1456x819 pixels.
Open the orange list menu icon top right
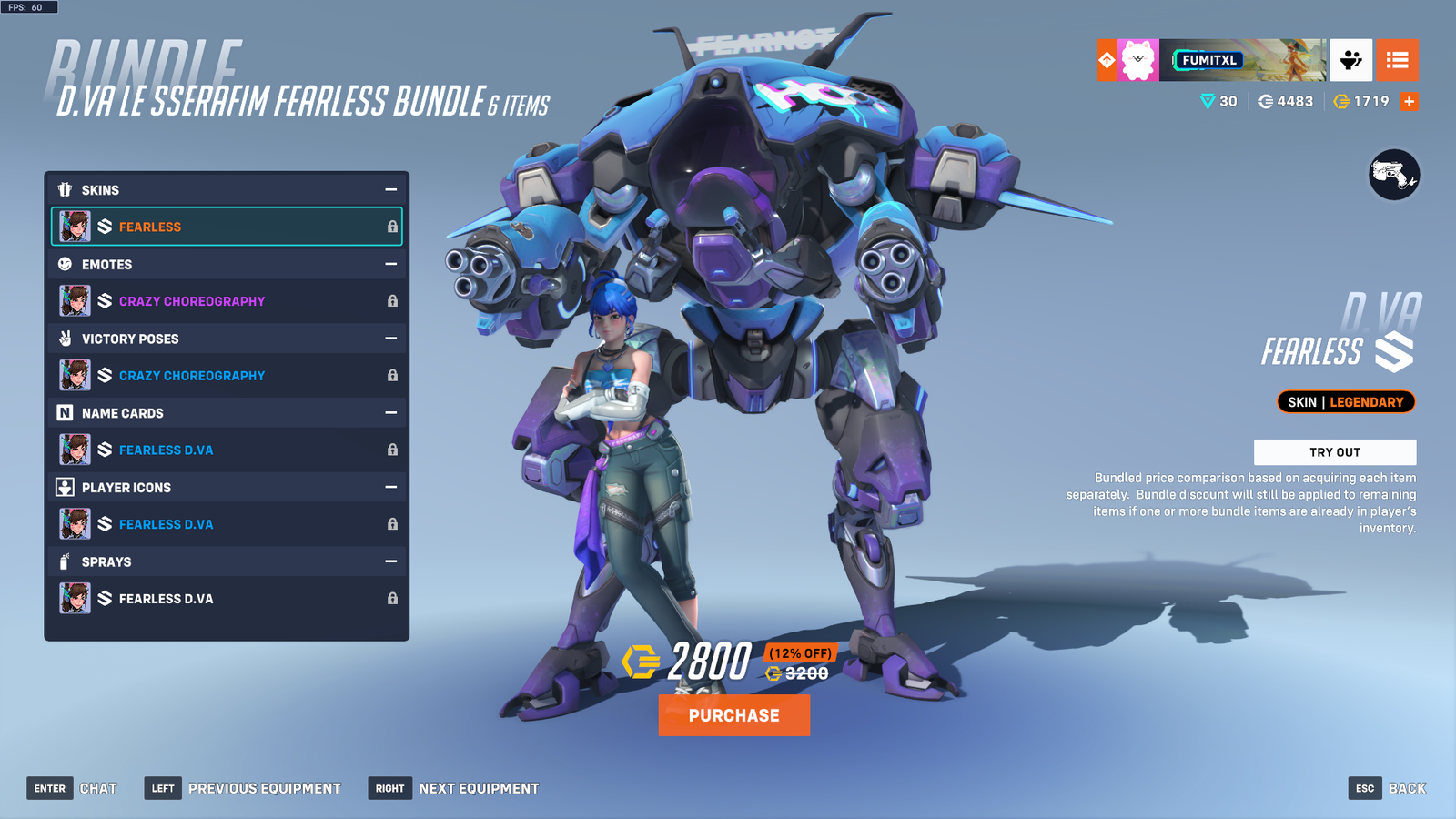point(1399,60)
